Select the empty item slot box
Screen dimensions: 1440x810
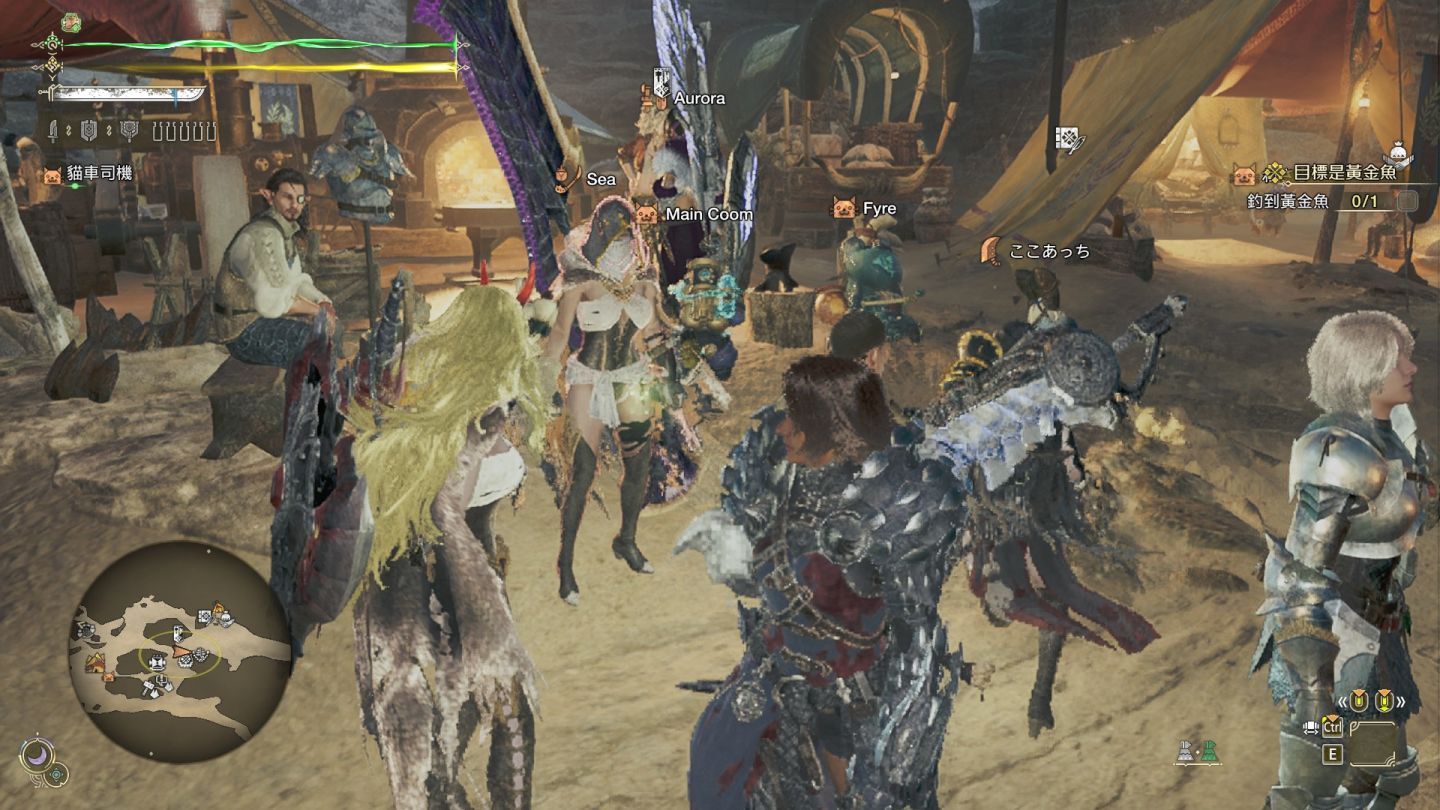click(x=1373, y=743)
